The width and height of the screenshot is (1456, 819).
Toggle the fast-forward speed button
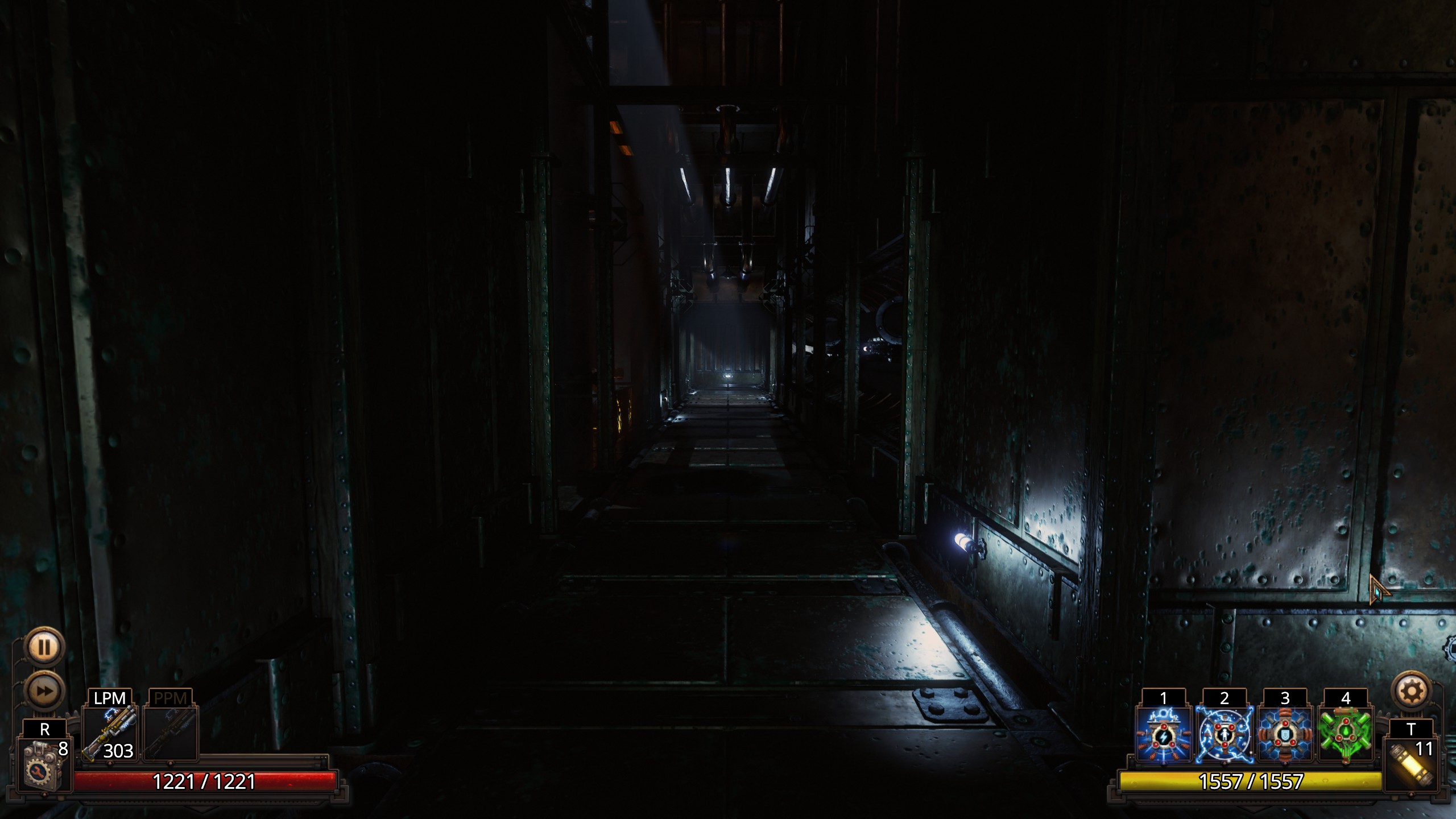[44, 691]
